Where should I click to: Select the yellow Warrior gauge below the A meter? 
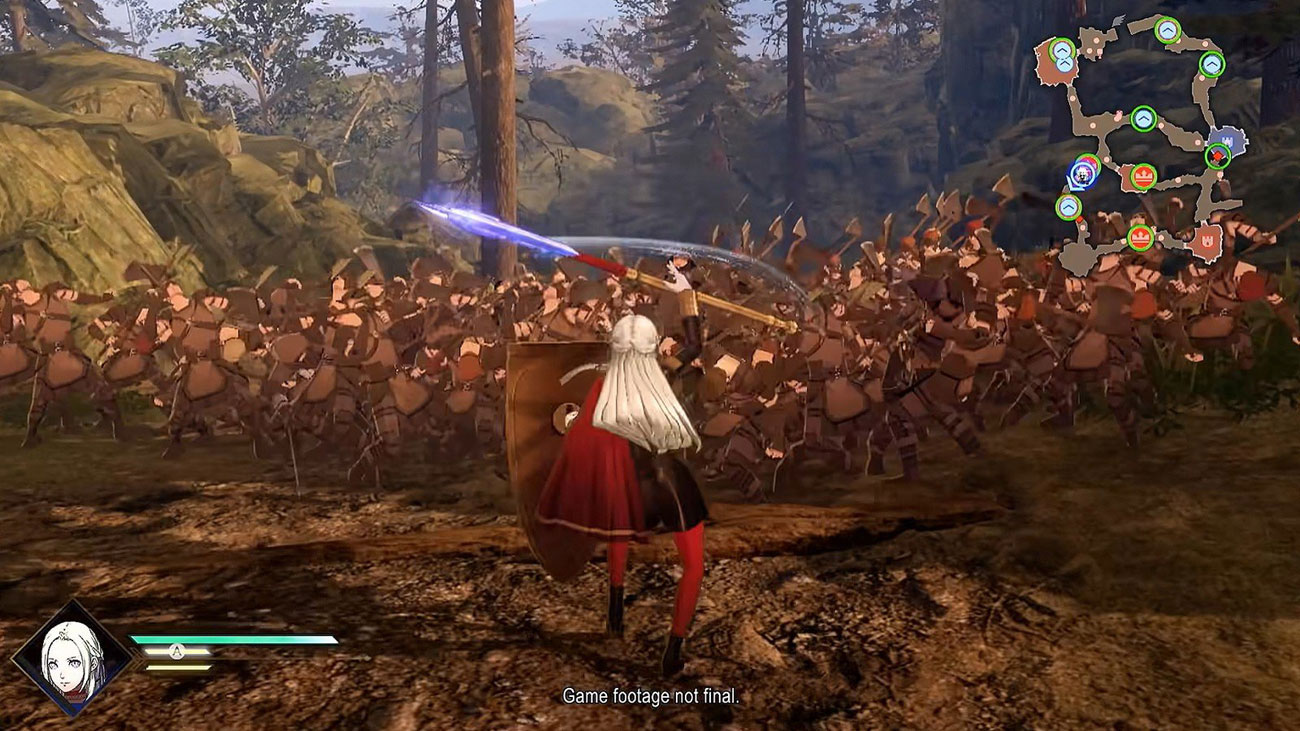coord(178,667)
